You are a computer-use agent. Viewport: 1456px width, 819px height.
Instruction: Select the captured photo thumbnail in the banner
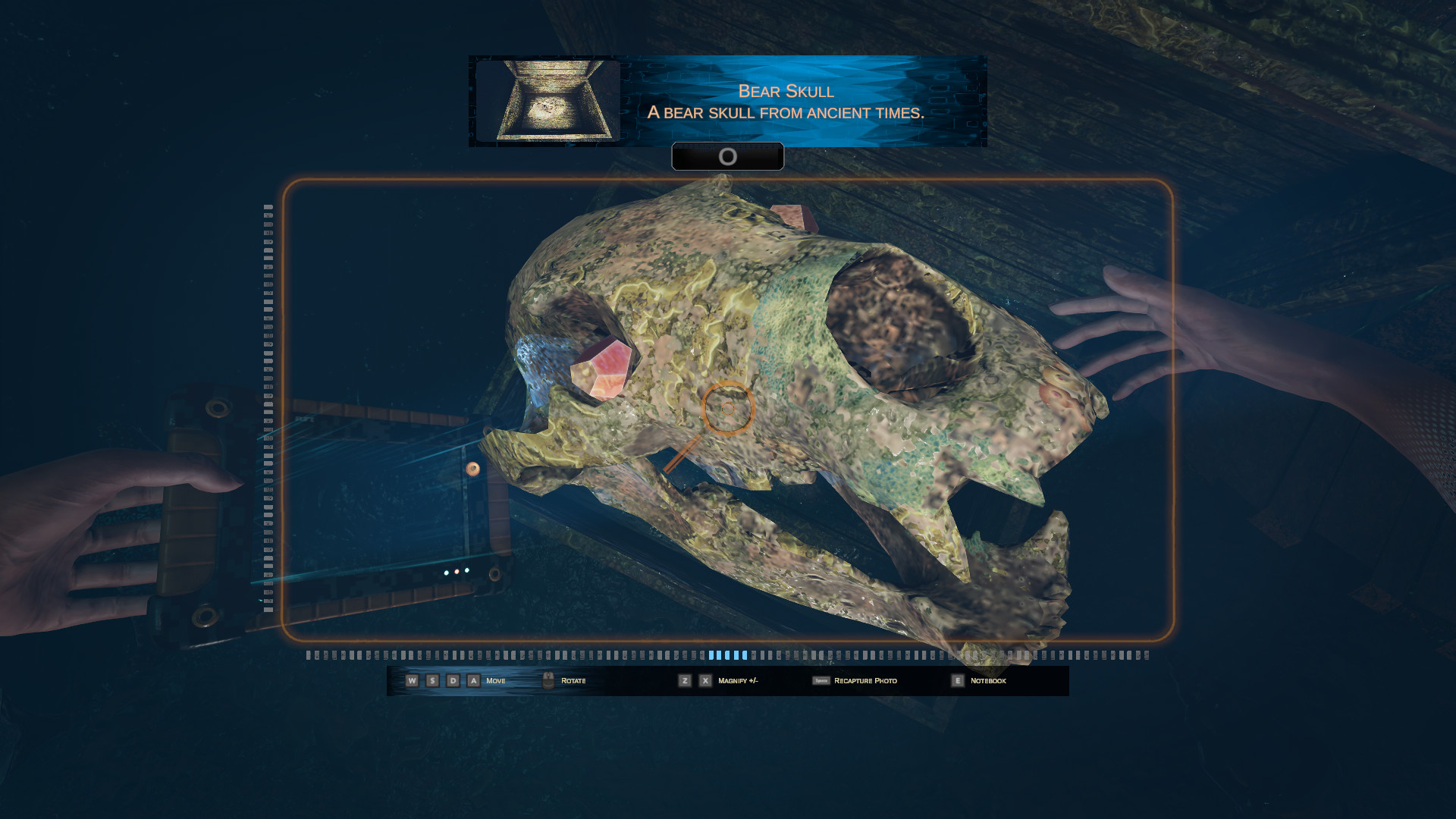[548, 101]
